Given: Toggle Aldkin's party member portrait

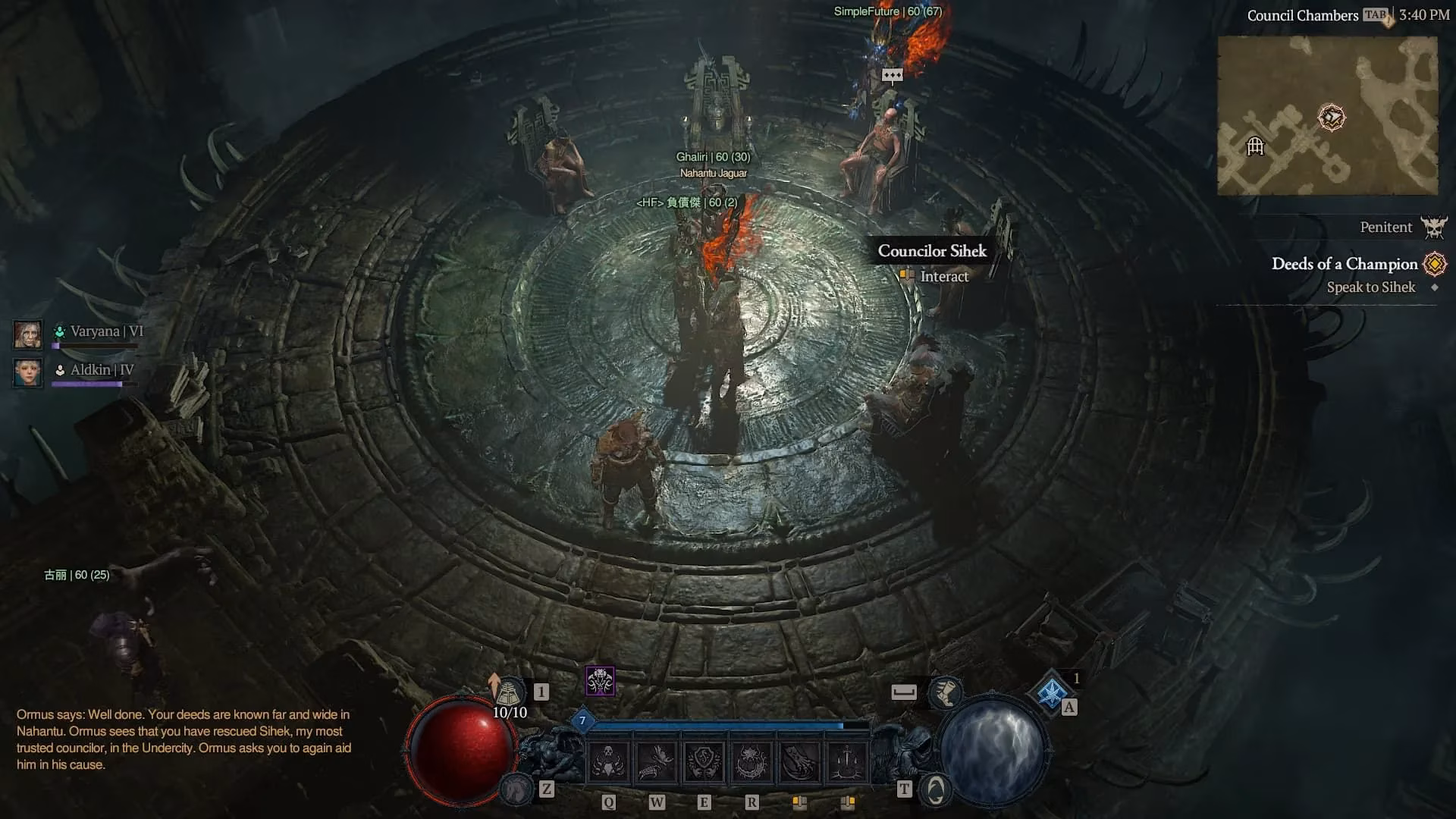Looking at the screenshot, I should click(x=27, y=372).
